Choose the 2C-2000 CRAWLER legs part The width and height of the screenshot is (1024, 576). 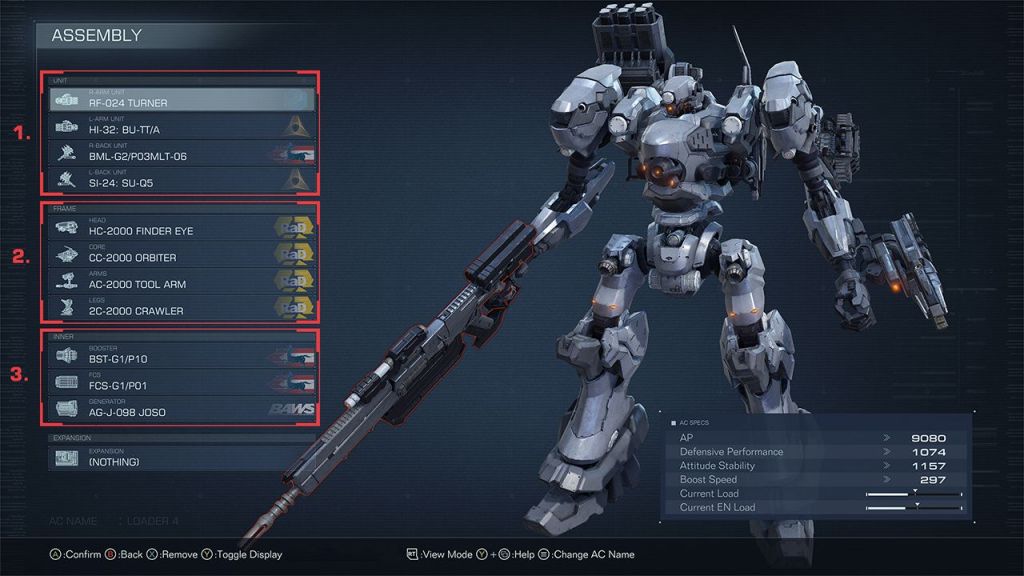click(x=181, y=308)
